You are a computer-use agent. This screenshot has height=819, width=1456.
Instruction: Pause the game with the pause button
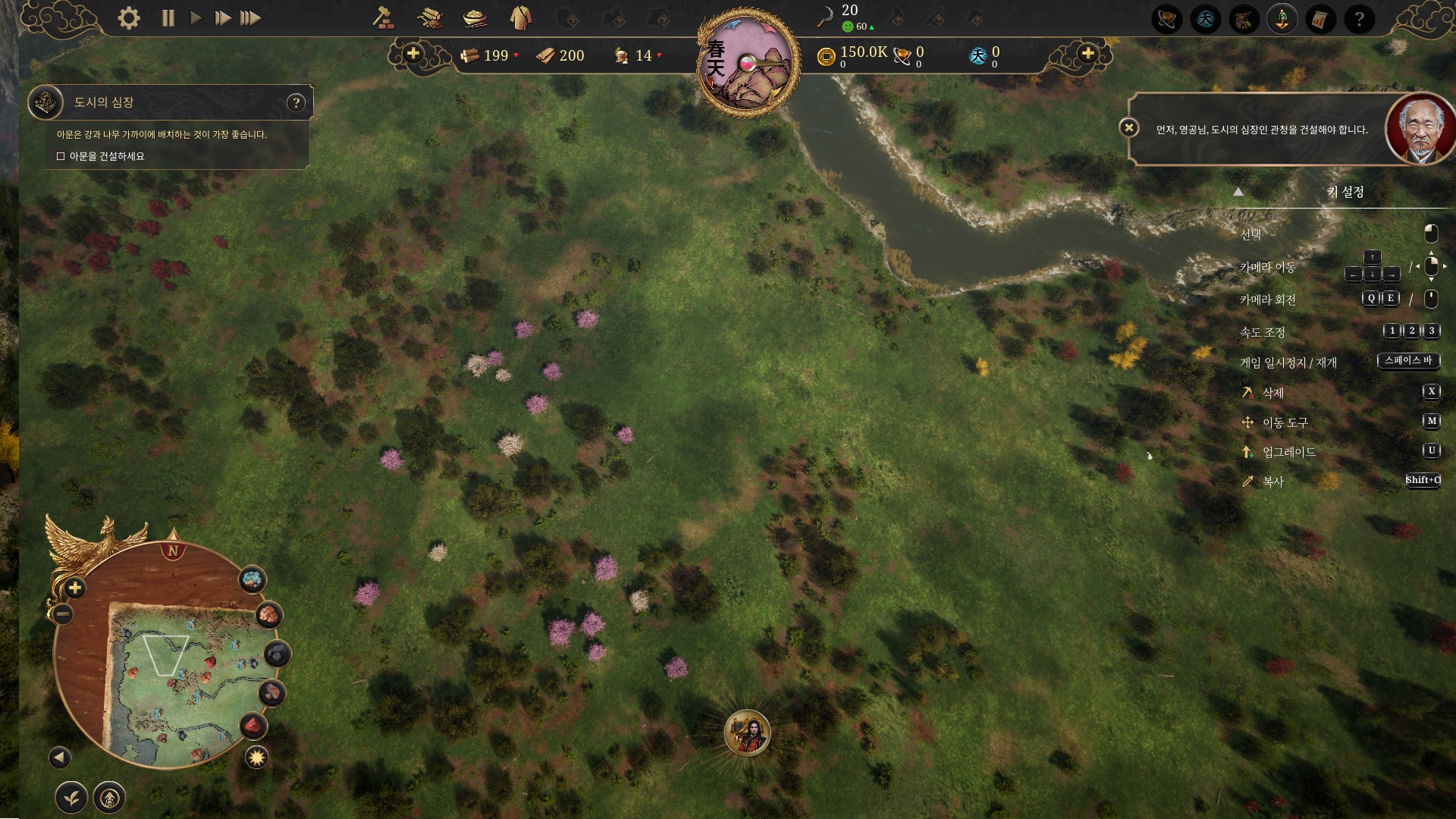168,18
